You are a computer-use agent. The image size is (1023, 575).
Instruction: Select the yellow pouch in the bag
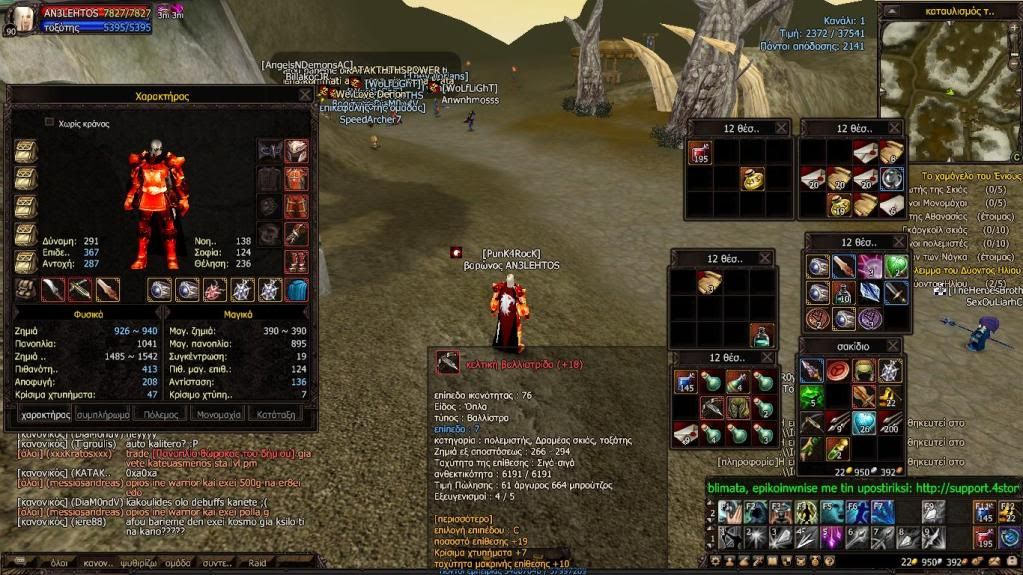pos(750,179)
